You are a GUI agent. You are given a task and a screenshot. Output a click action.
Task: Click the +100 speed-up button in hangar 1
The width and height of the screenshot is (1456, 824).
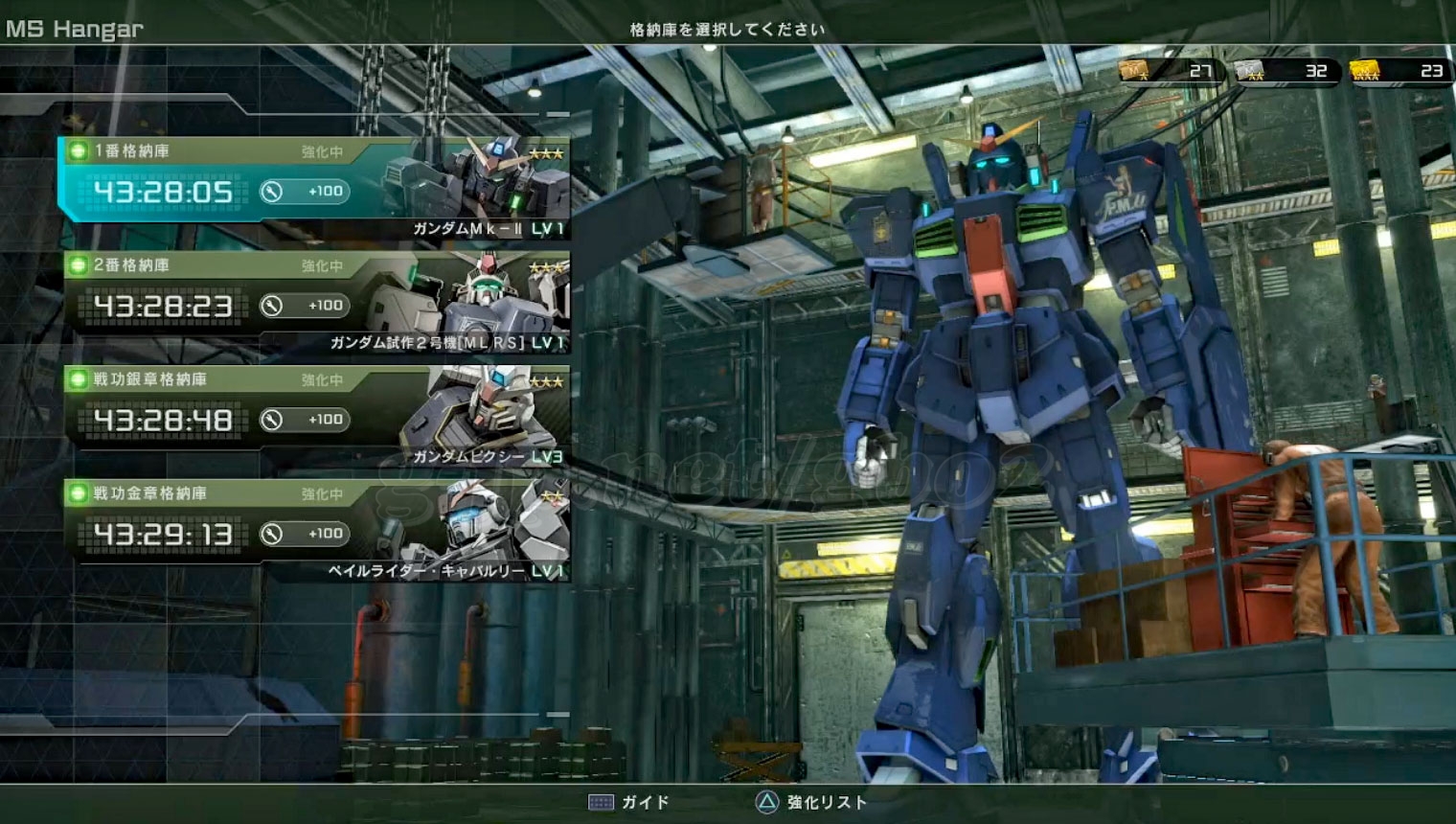pos(305,192)
